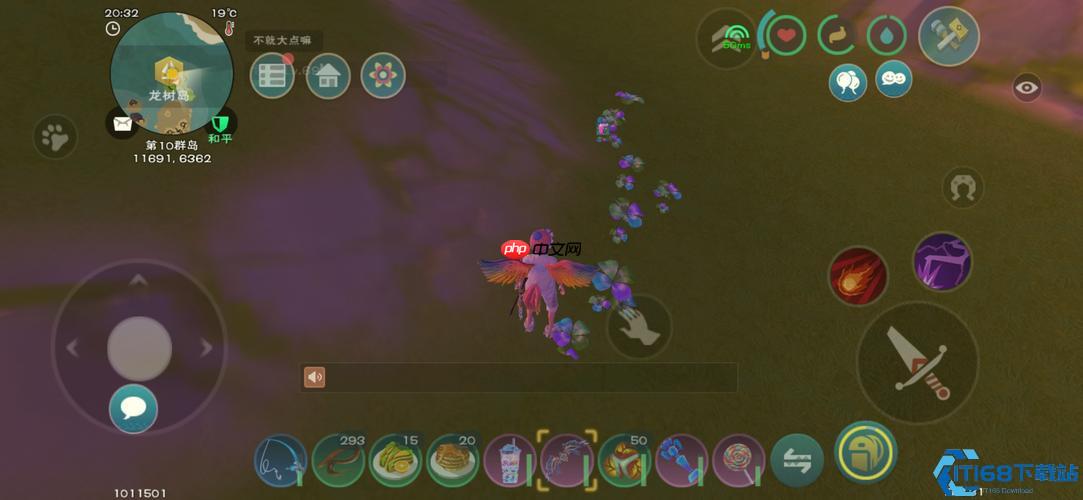This screenshot has width=1083, height=500.
Task: Open the colorful flower icon menu
Action: tap(382, 76)
